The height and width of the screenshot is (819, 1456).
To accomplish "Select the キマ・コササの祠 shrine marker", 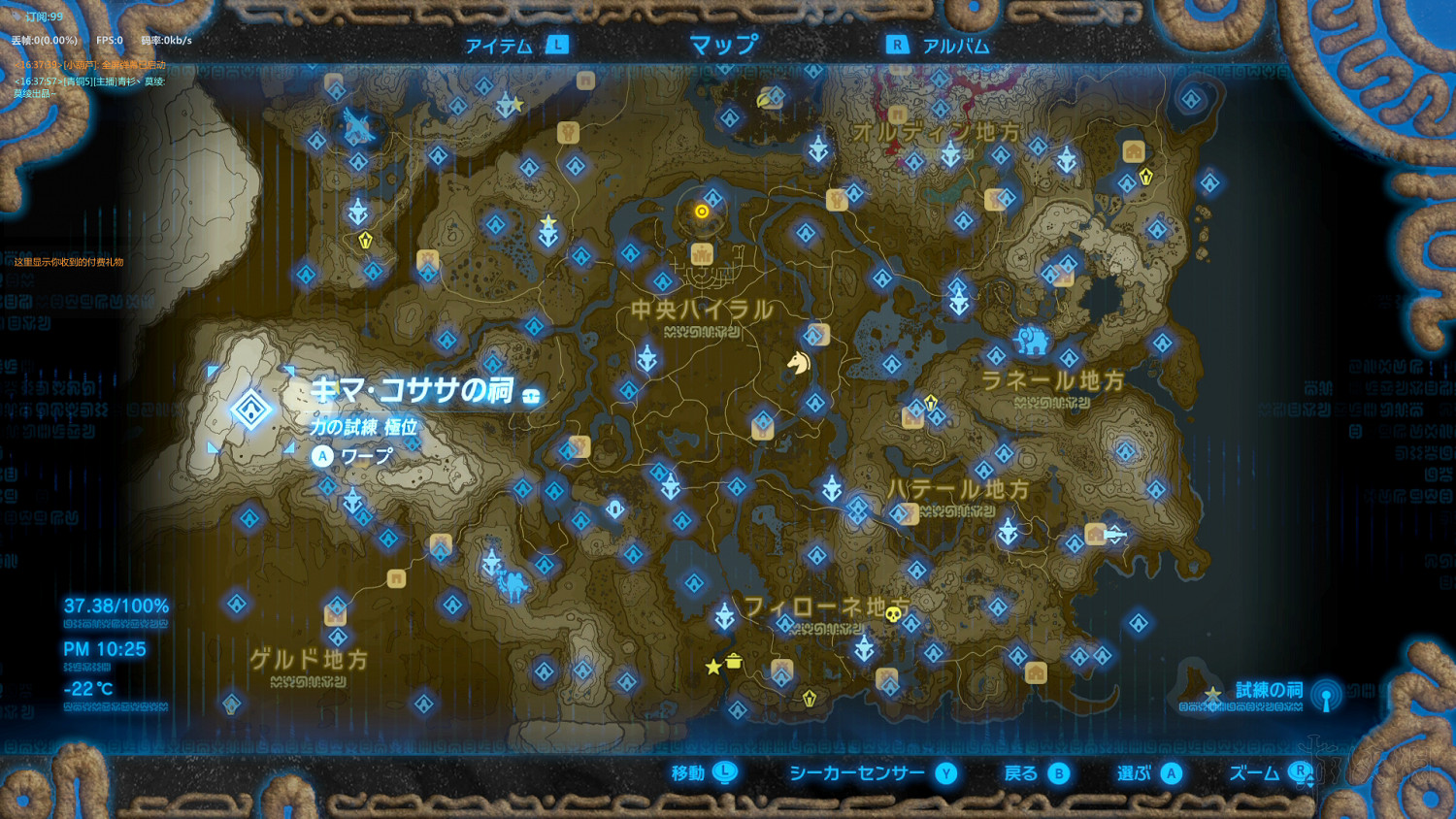I will [251, 409].
